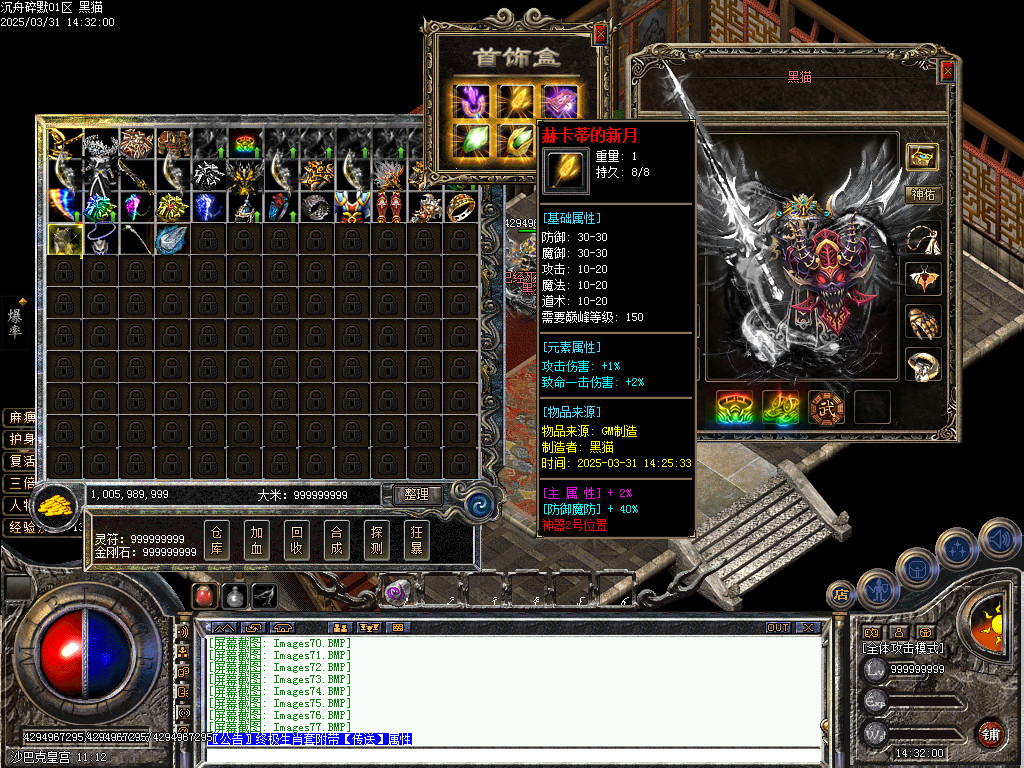1024x768 pixels.
Task: Close the 首饰盒 jewelry box window
Action: [600, 34]
